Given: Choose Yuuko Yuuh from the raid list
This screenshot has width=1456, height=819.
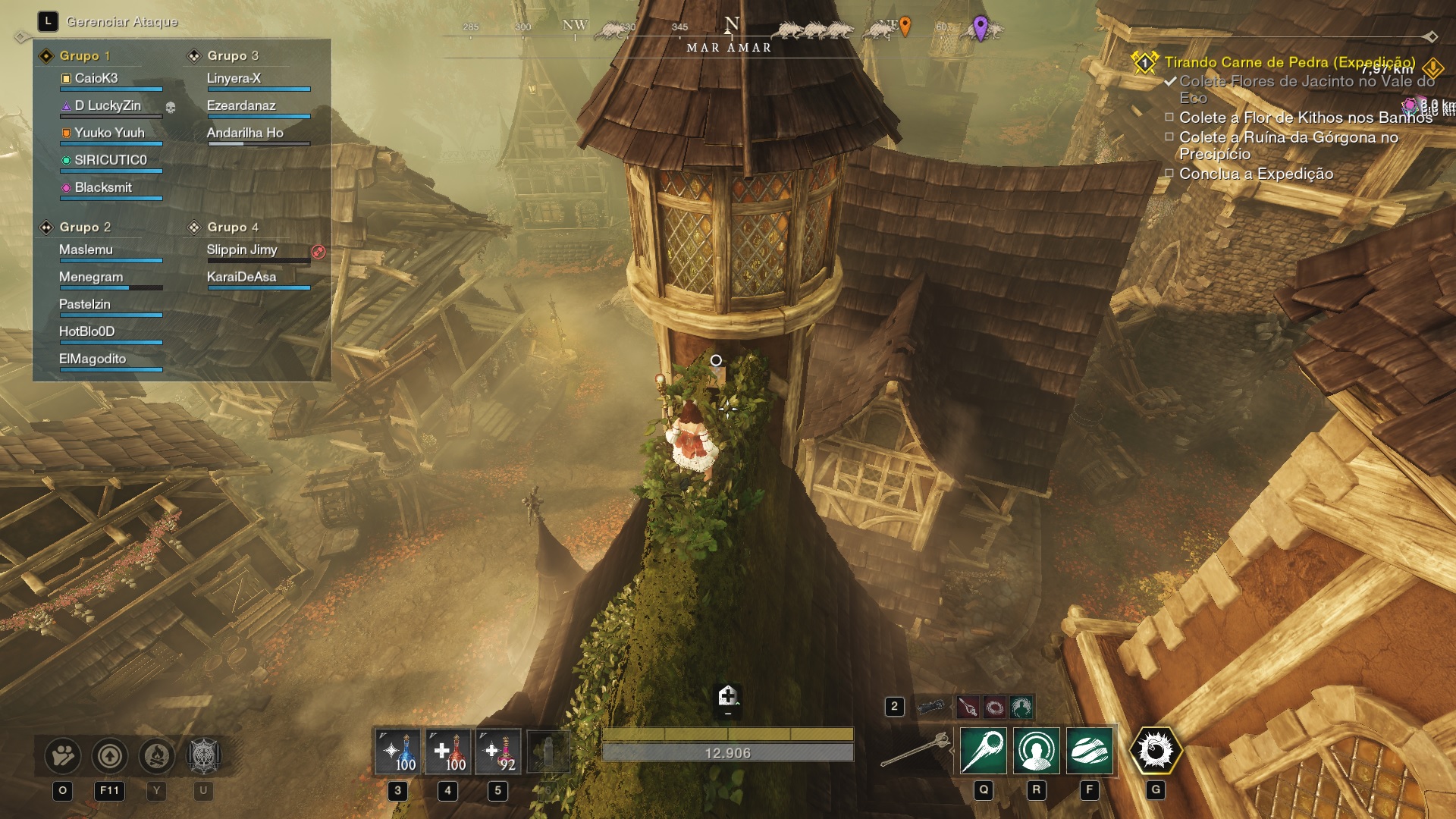Looking at the screenshot, I should click(x=109, y=133).
